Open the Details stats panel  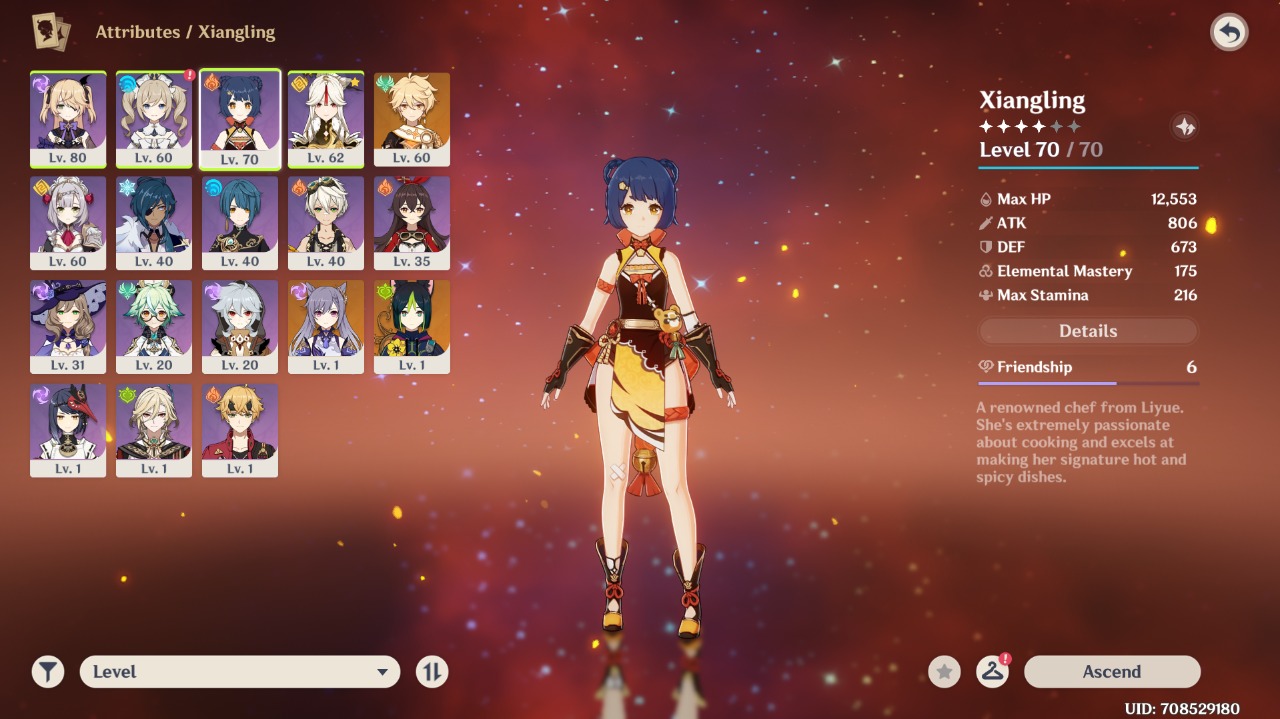click(x=1087, y=331)
